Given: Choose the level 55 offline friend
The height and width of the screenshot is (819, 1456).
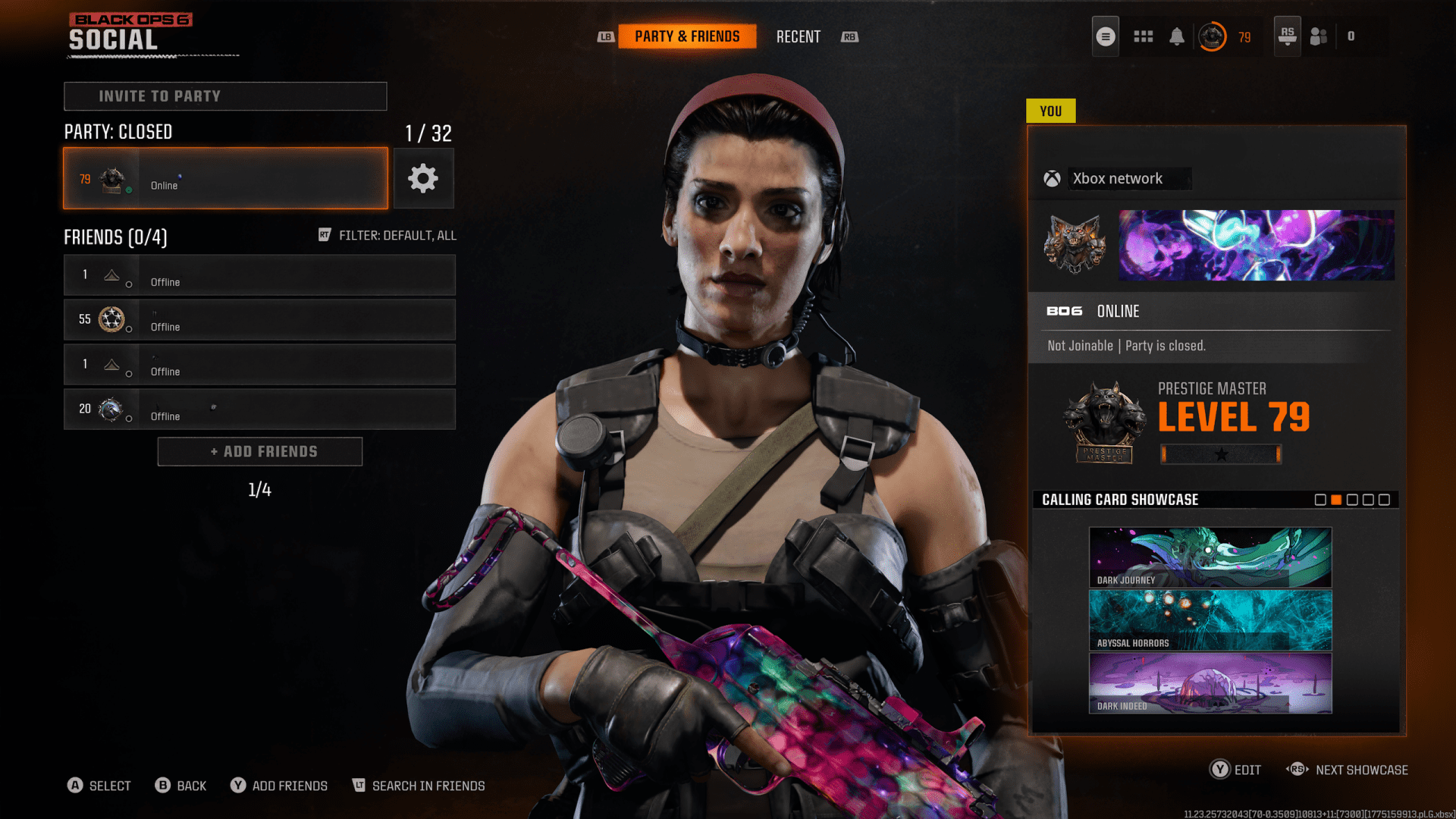Looking at the screenshot, I should coord(259,319).
